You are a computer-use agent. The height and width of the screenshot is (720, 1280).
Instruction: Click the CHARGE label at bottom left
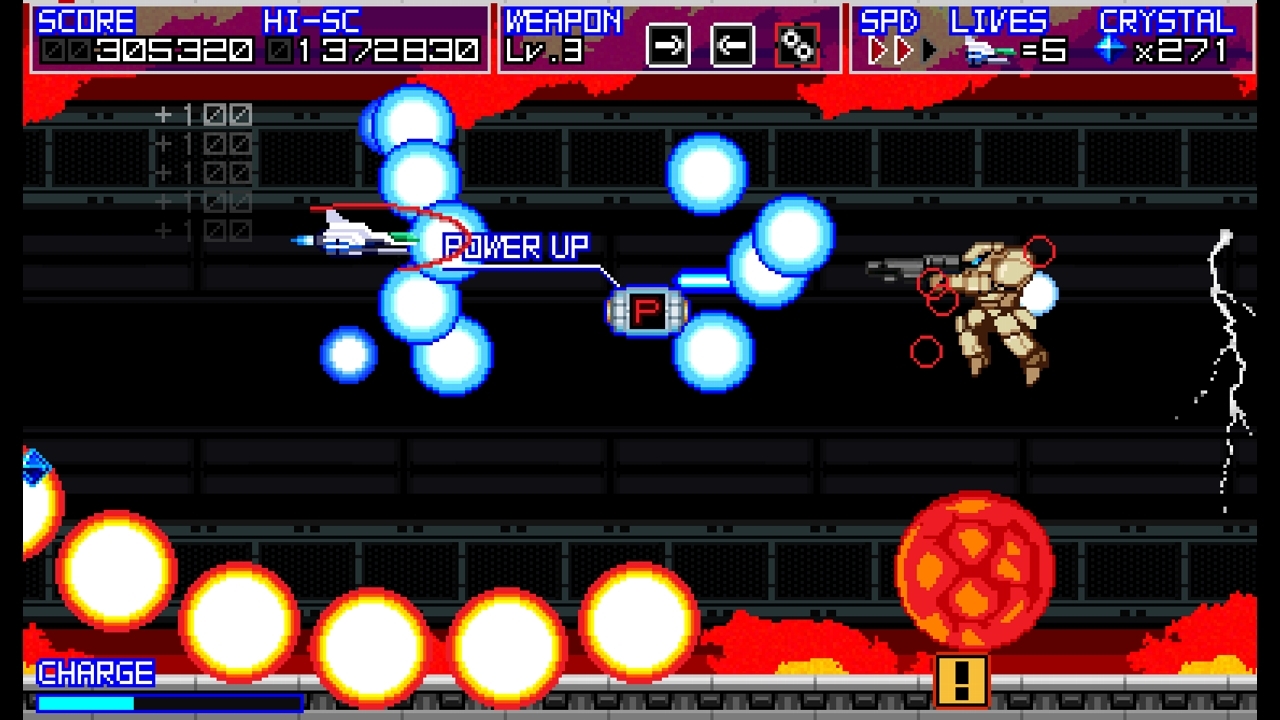pyautogui.click(x=93, y=672)
